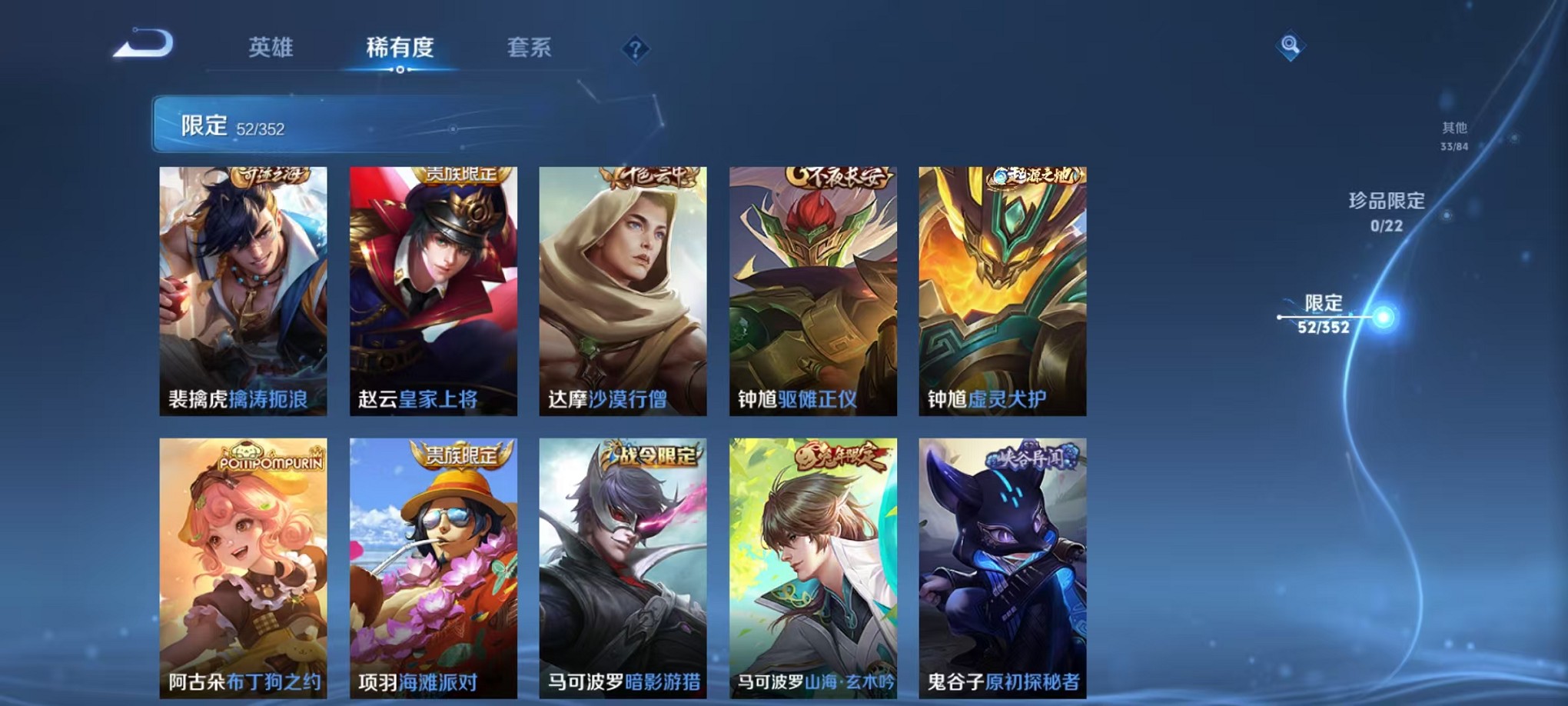Select the 稀有度 tab
The height and width of the screenshot is (706, 1568).
click(x=399, y=48)
